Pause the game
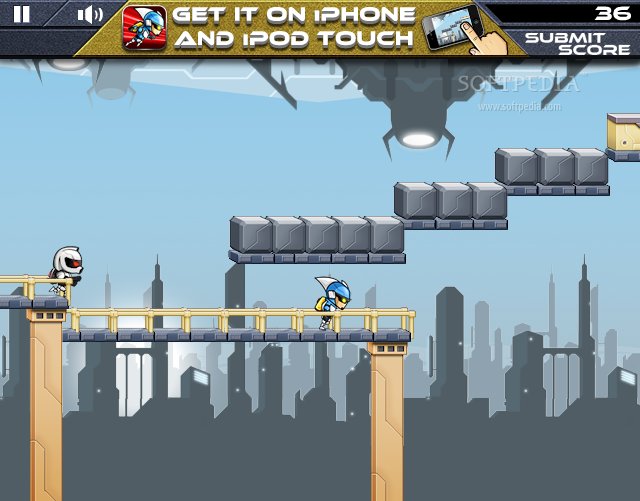 [x=22, y=14]
